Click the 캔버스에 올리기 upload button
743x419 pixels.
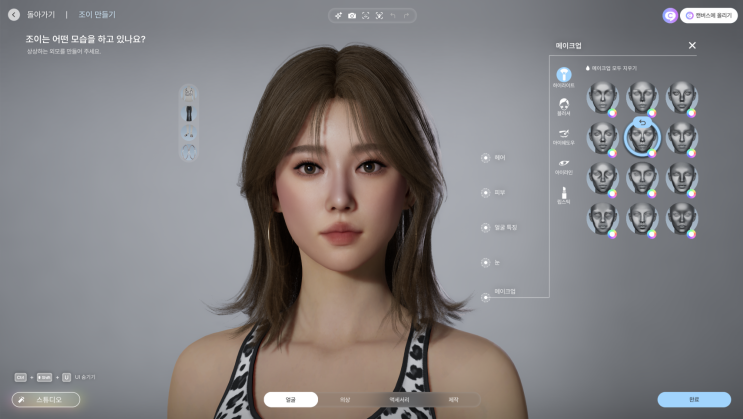709,15
